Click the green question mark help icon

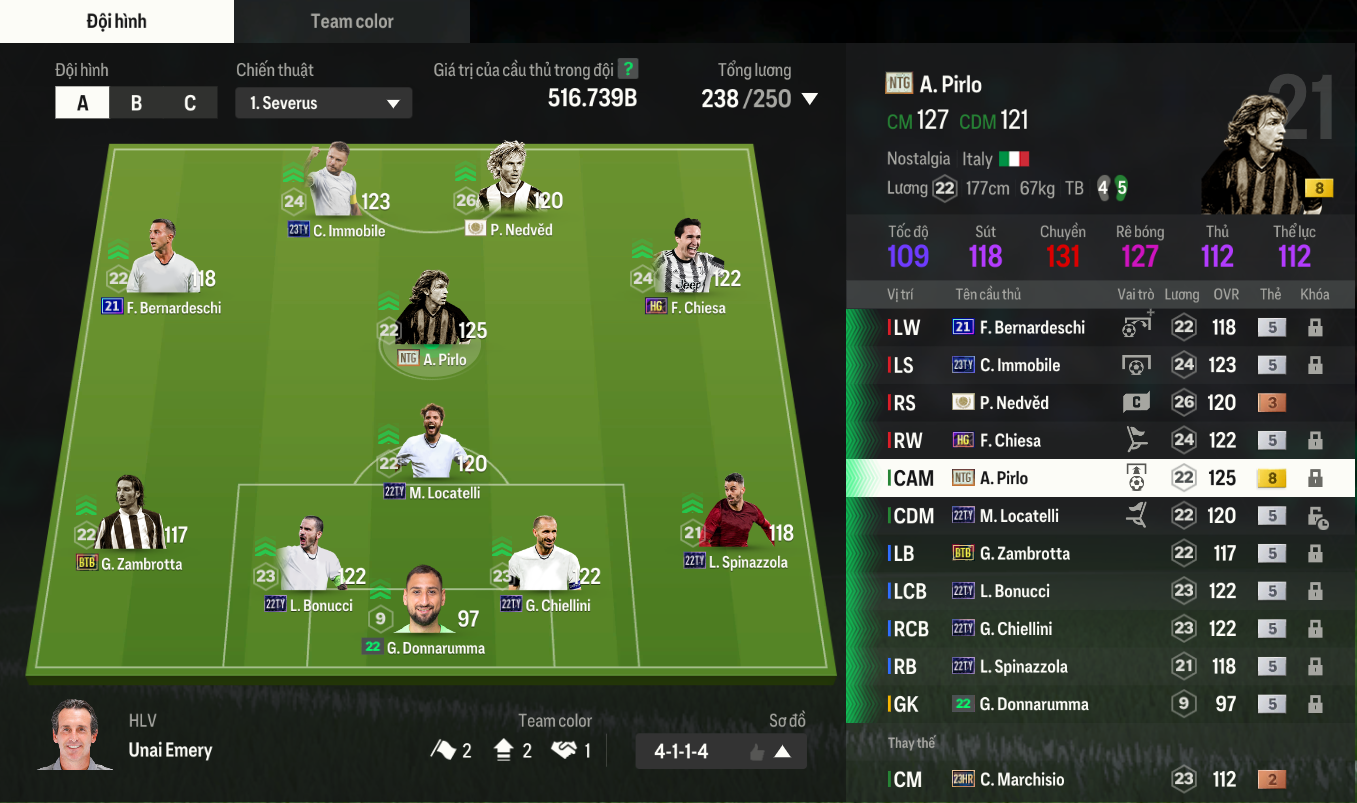pos(628,69)
